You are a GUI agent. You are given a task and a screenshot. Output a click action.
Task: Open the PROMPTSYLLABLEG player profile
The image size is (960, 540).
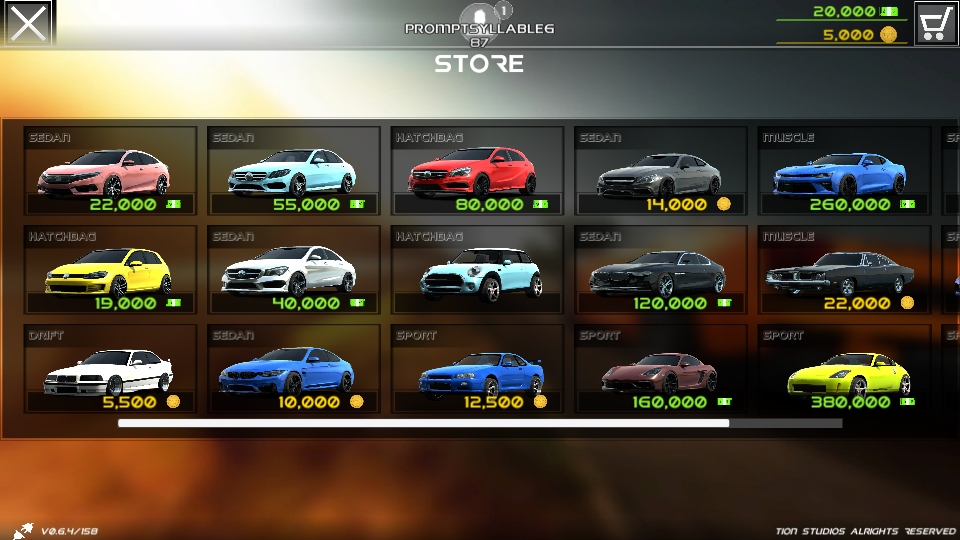pos(479,29)
